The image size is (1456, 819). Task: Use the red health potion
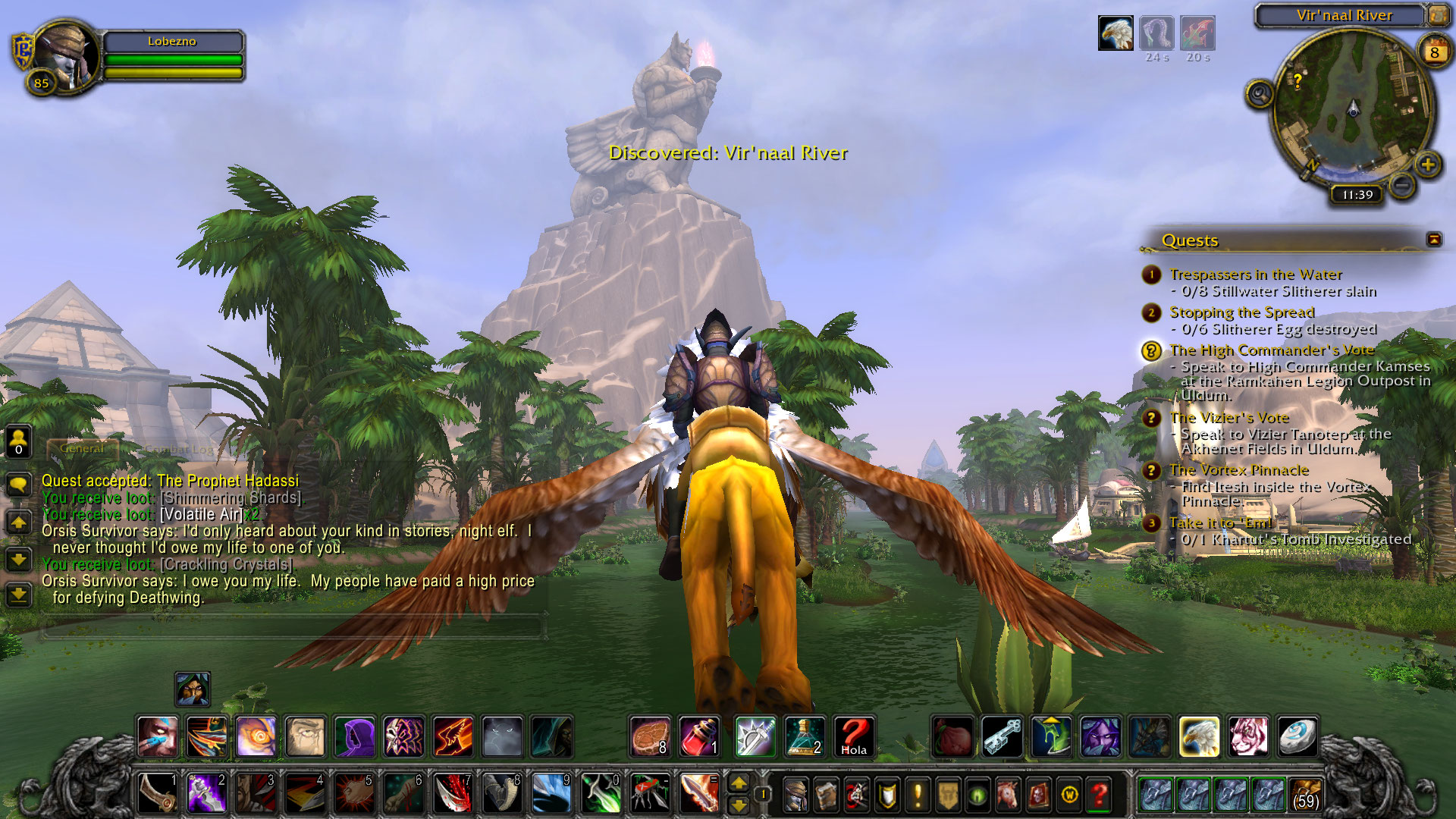[x=699, y=736]
